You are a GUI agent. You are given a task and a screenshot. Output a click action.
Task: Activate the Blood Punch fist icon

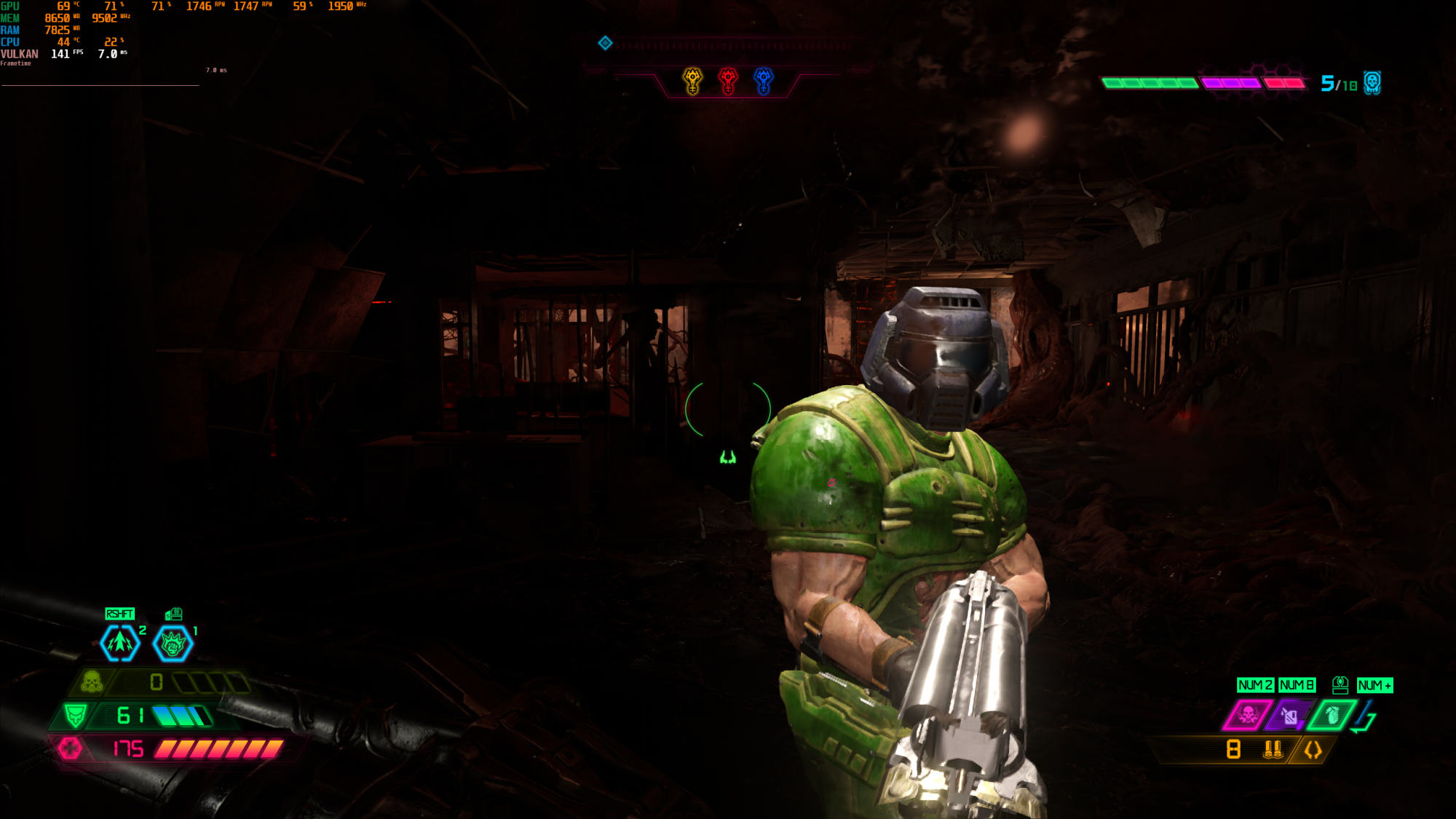(173, 643)
